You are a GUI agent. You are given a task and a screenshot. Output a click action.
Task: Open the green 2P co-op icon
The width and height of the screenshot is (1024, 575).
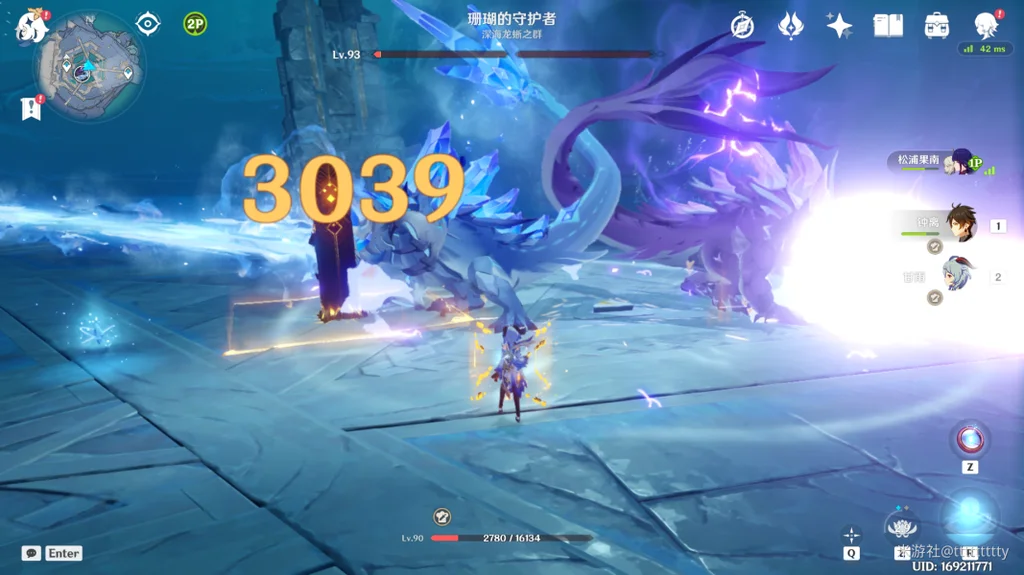(x=195, y=23)
